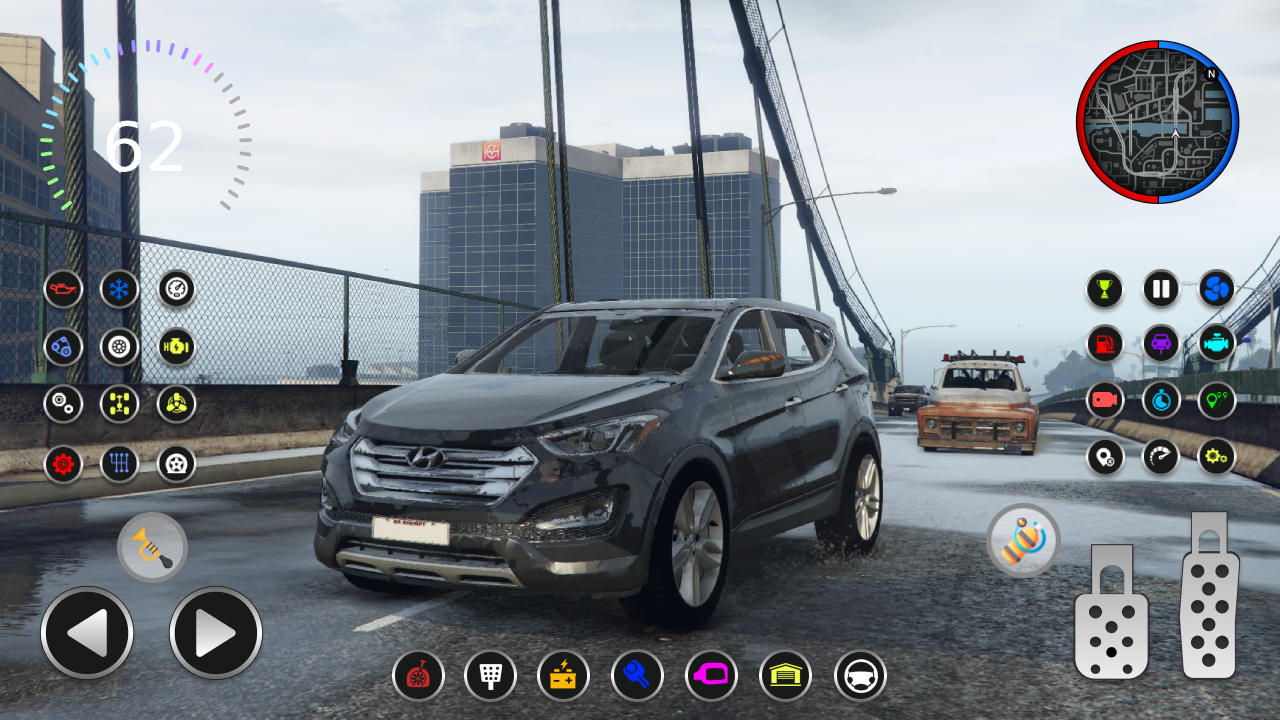Activate the nitrous bottle button

pyautogui.click(x=1023, y=540)
